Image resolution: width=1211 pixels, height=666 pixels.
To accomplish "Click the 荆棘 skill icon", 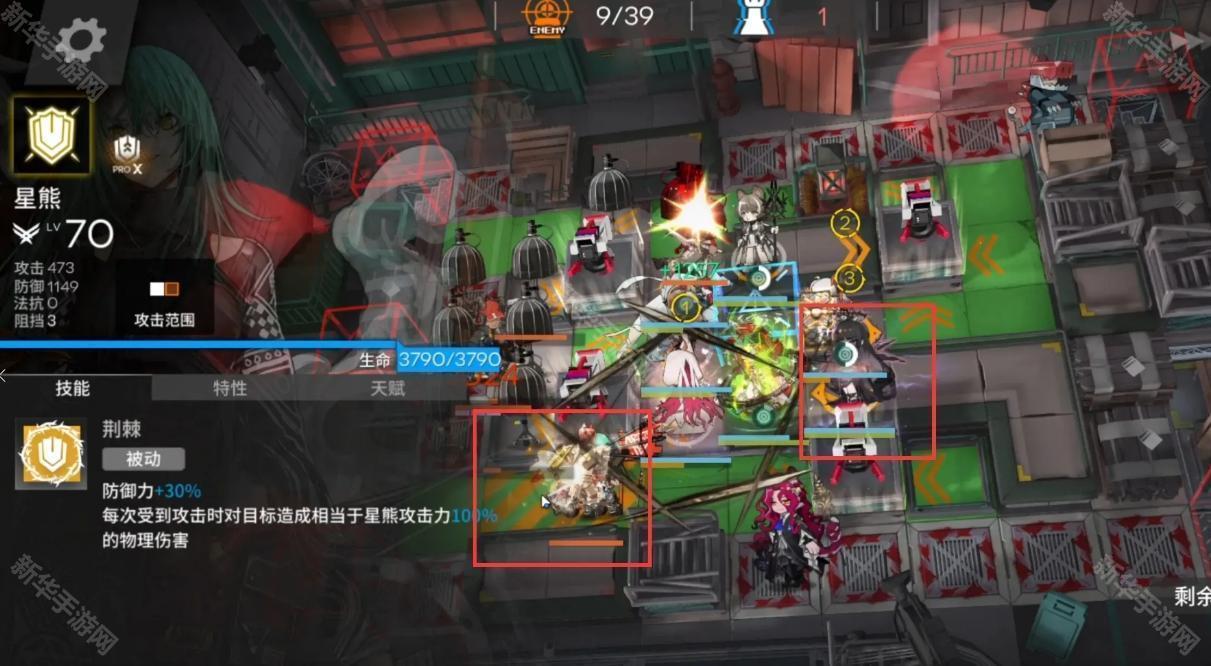I will (x=50, y=455).
